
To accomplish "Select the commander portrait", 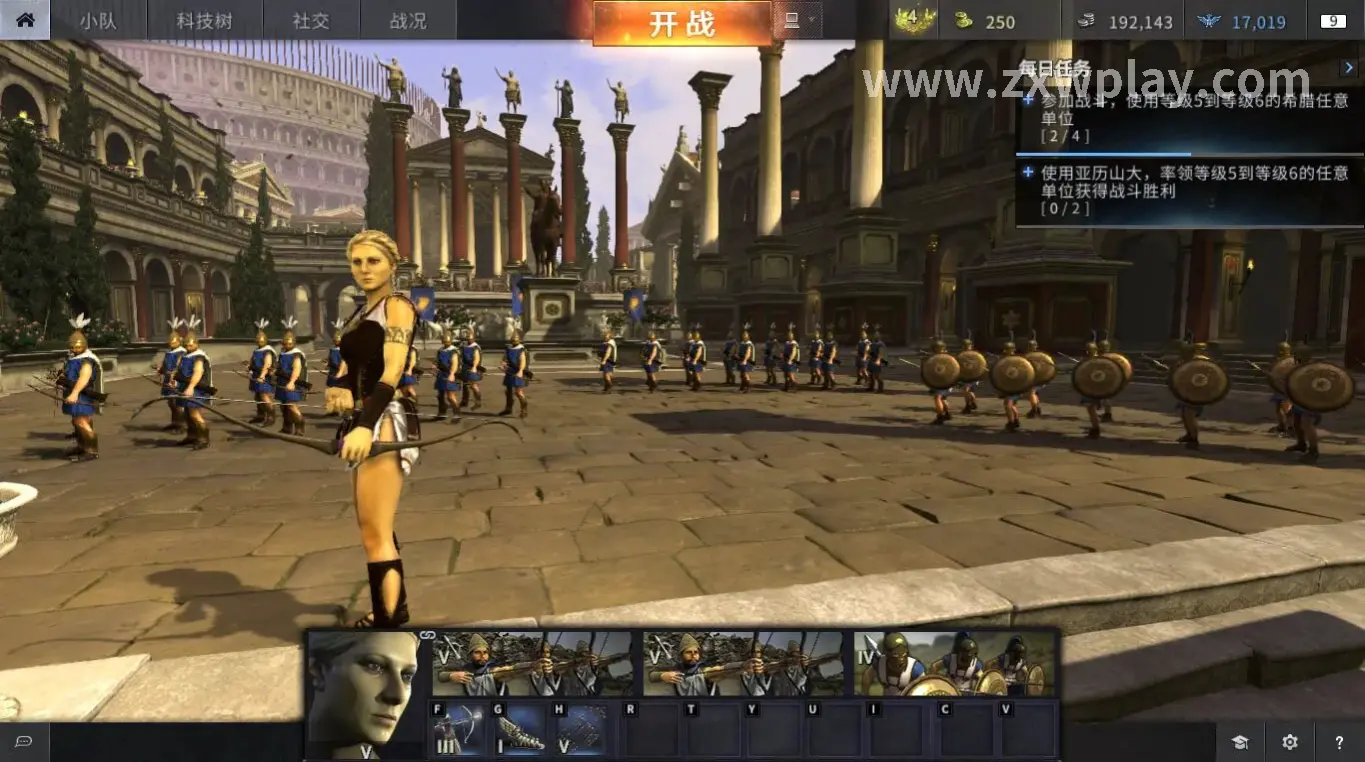I will click(x=362, y=692).
